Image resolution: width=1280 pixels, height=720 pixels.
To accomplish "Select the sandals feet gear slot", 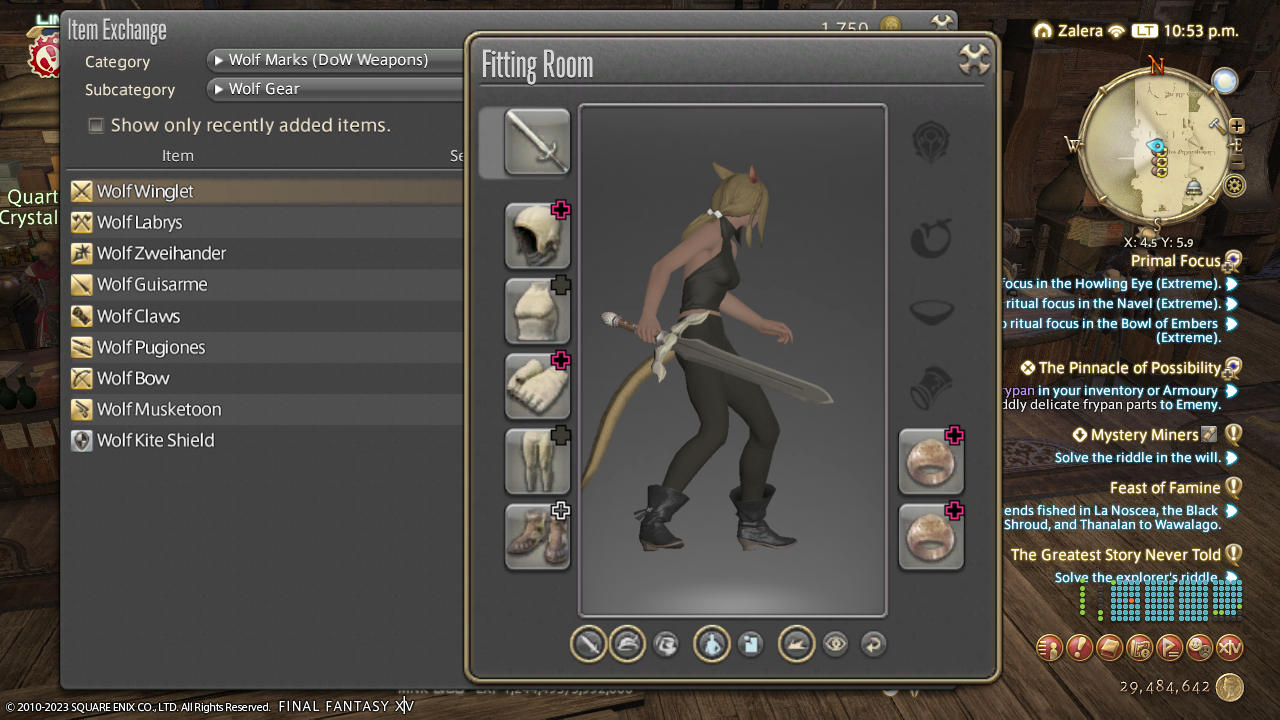I will click(537, 536).
